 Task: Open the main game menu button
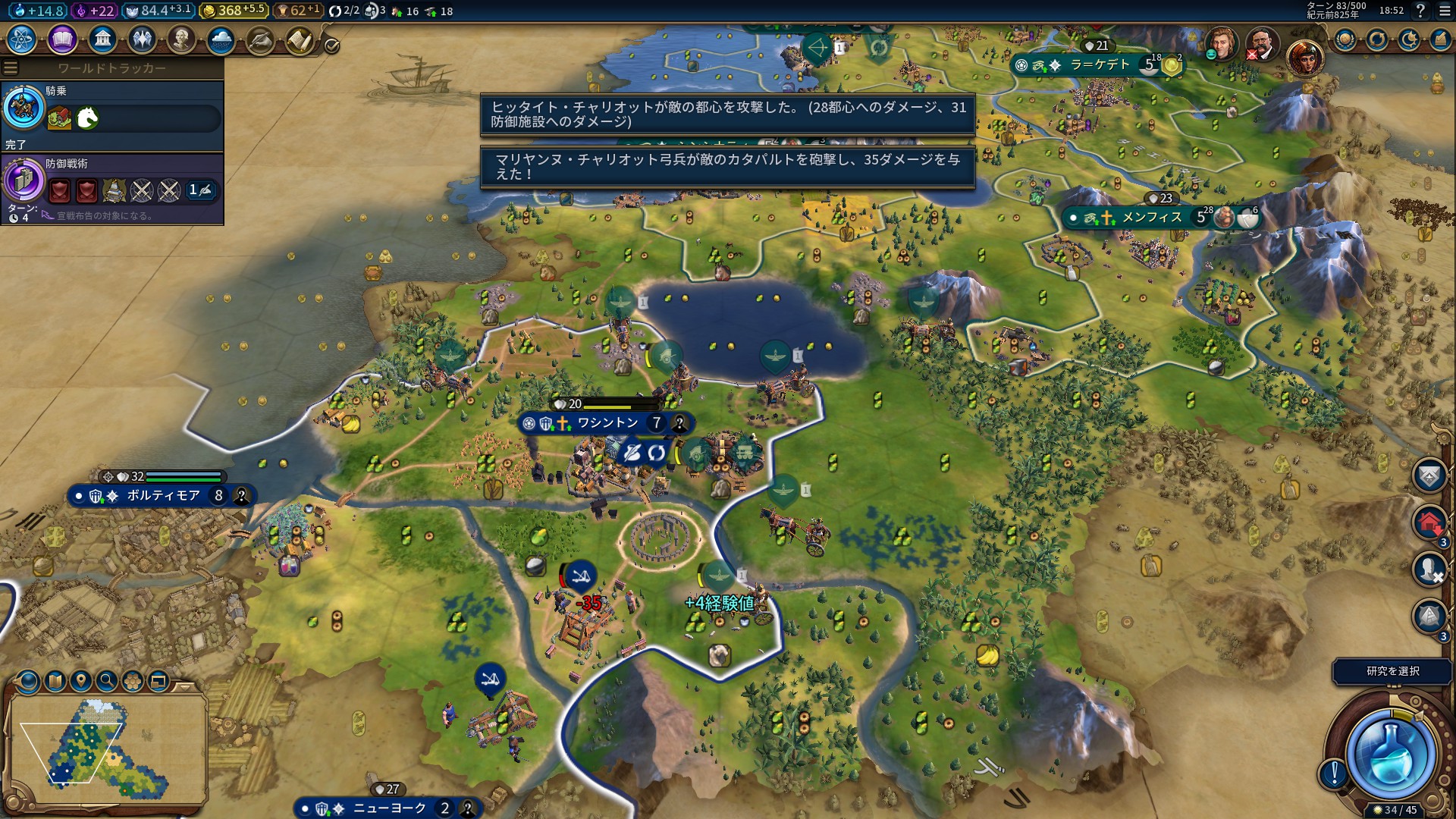(x=1444, y=11)
